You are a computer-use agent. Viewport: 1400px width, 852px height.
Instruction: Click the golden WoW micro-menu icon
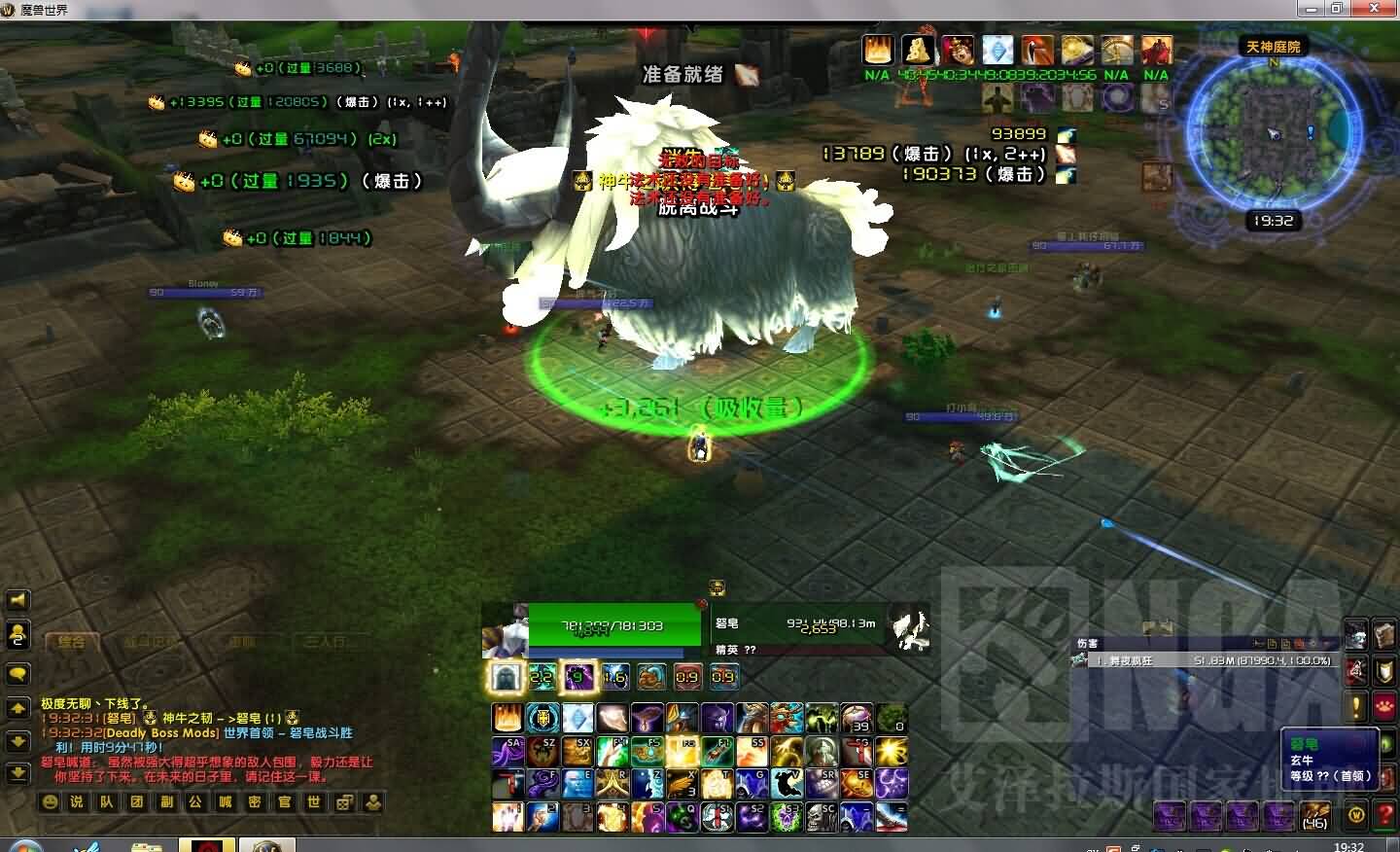point(1357,814)
